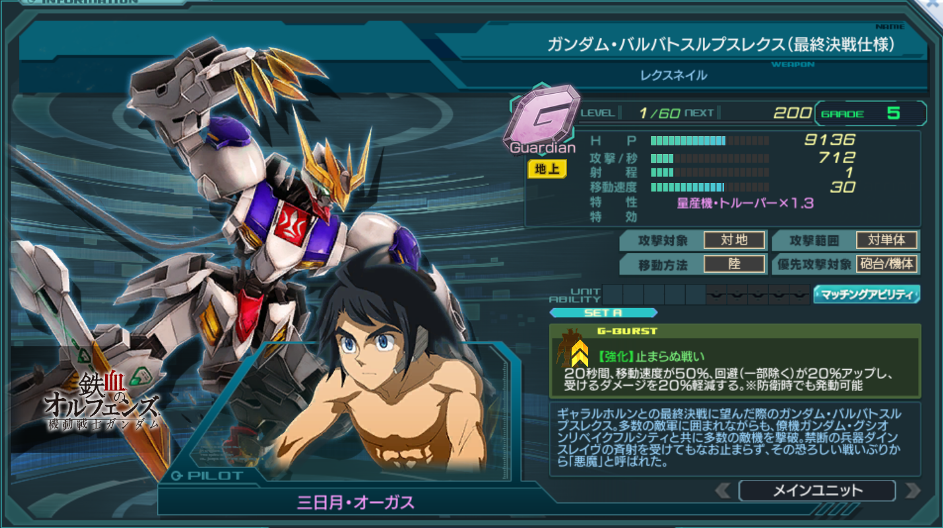Select the G-BURST skill 止まらぬ戦い panel
The height and width of the screenshot is (528, 943).
click(x=735, y=360)
